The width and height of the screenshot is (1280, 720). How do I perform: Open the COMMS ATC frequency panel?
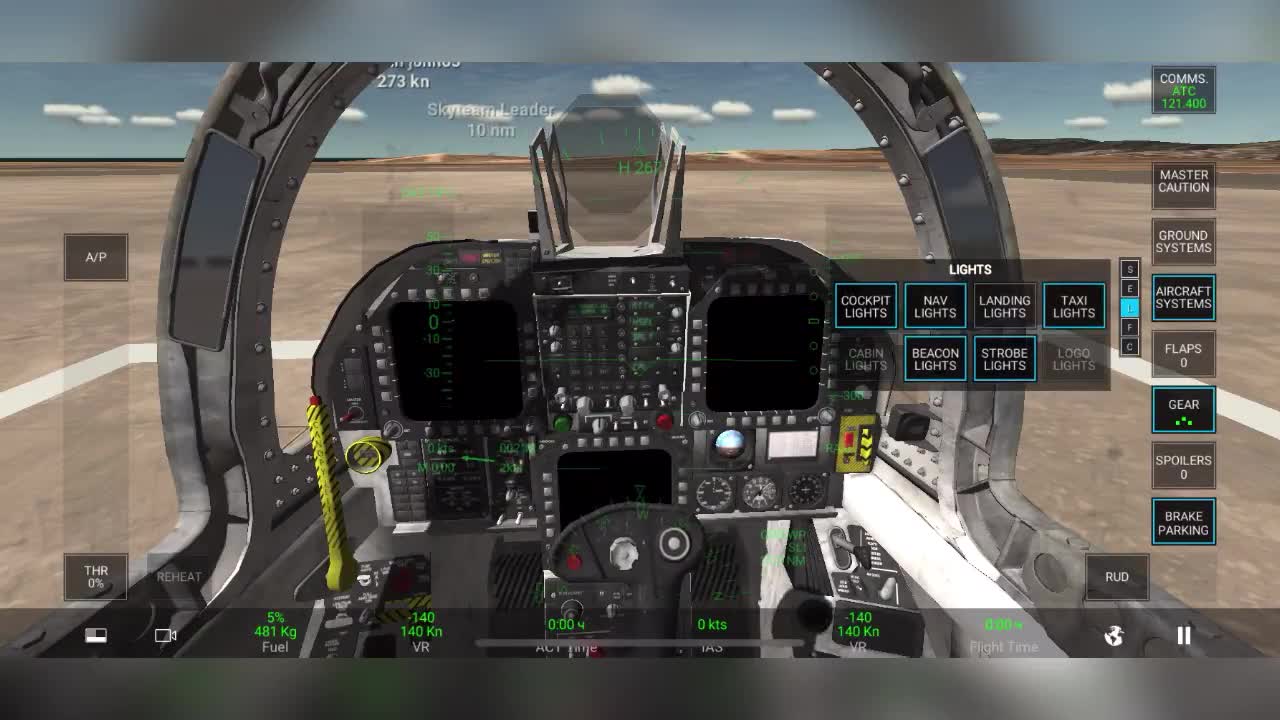click(1183, 89)
